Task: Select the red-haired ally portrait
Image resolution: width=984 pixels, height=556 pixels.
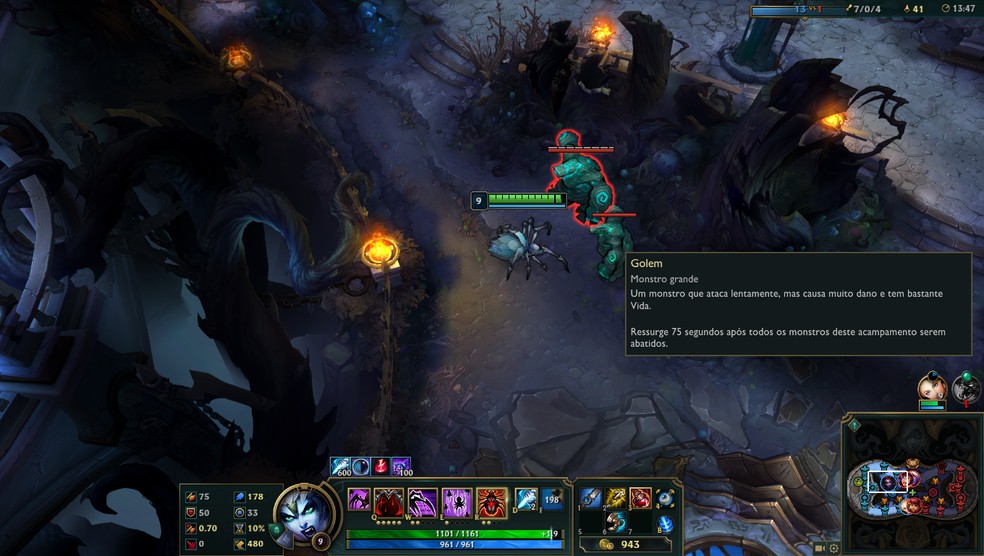Action: [931, 387]
